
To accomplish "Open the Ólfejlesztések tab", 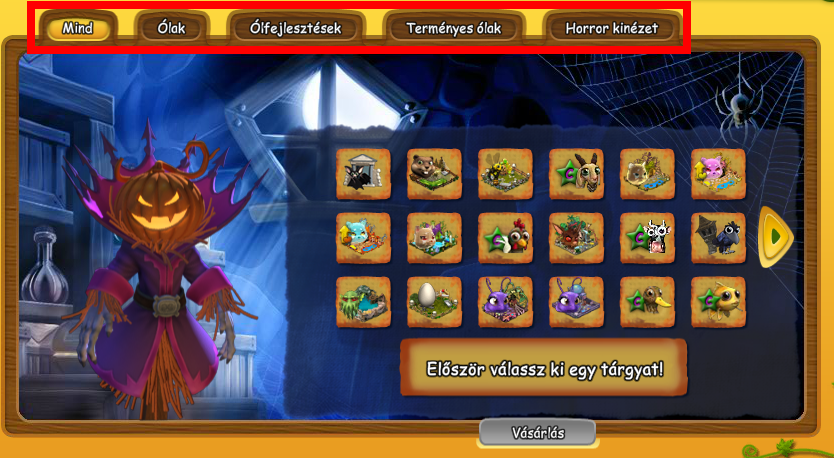I will click(295, 28).
